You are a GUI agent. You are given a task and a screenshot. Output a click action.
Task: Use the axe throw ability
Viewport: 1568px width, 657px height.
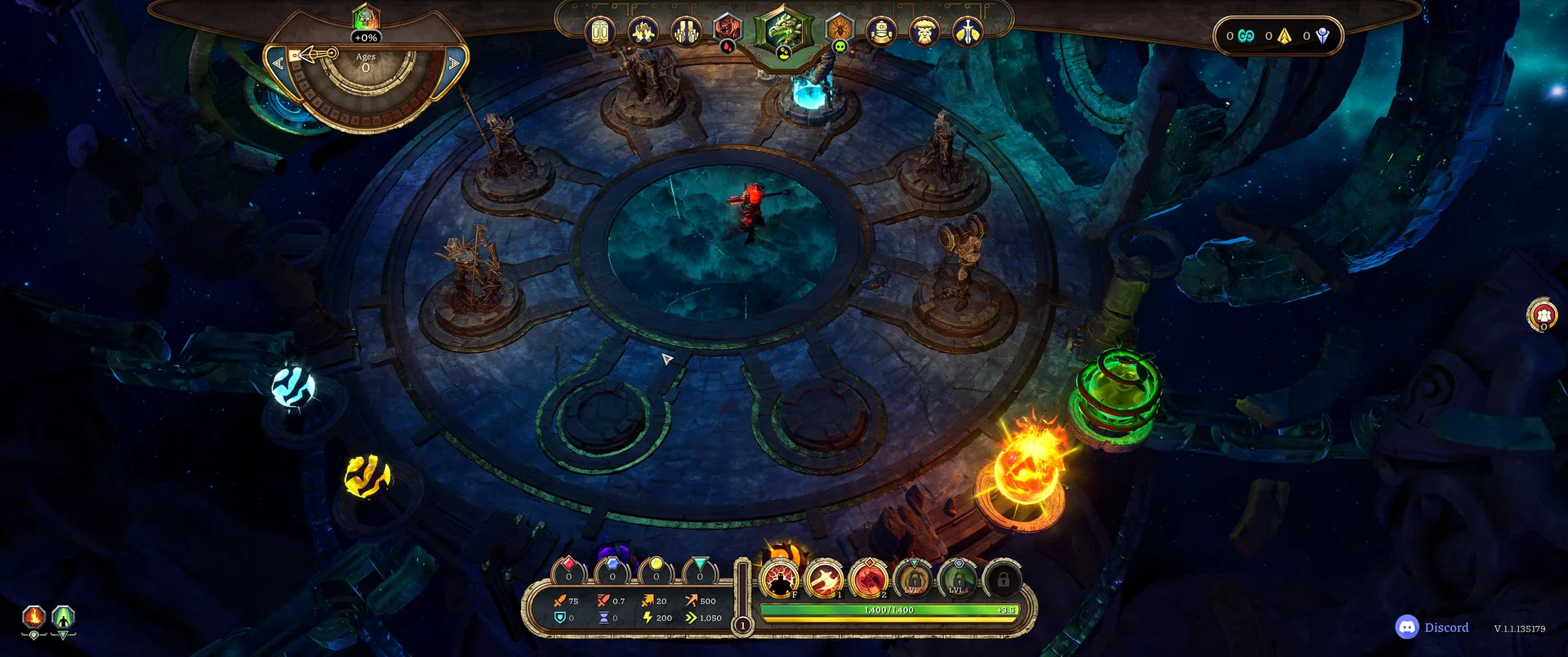coord(825,580)
